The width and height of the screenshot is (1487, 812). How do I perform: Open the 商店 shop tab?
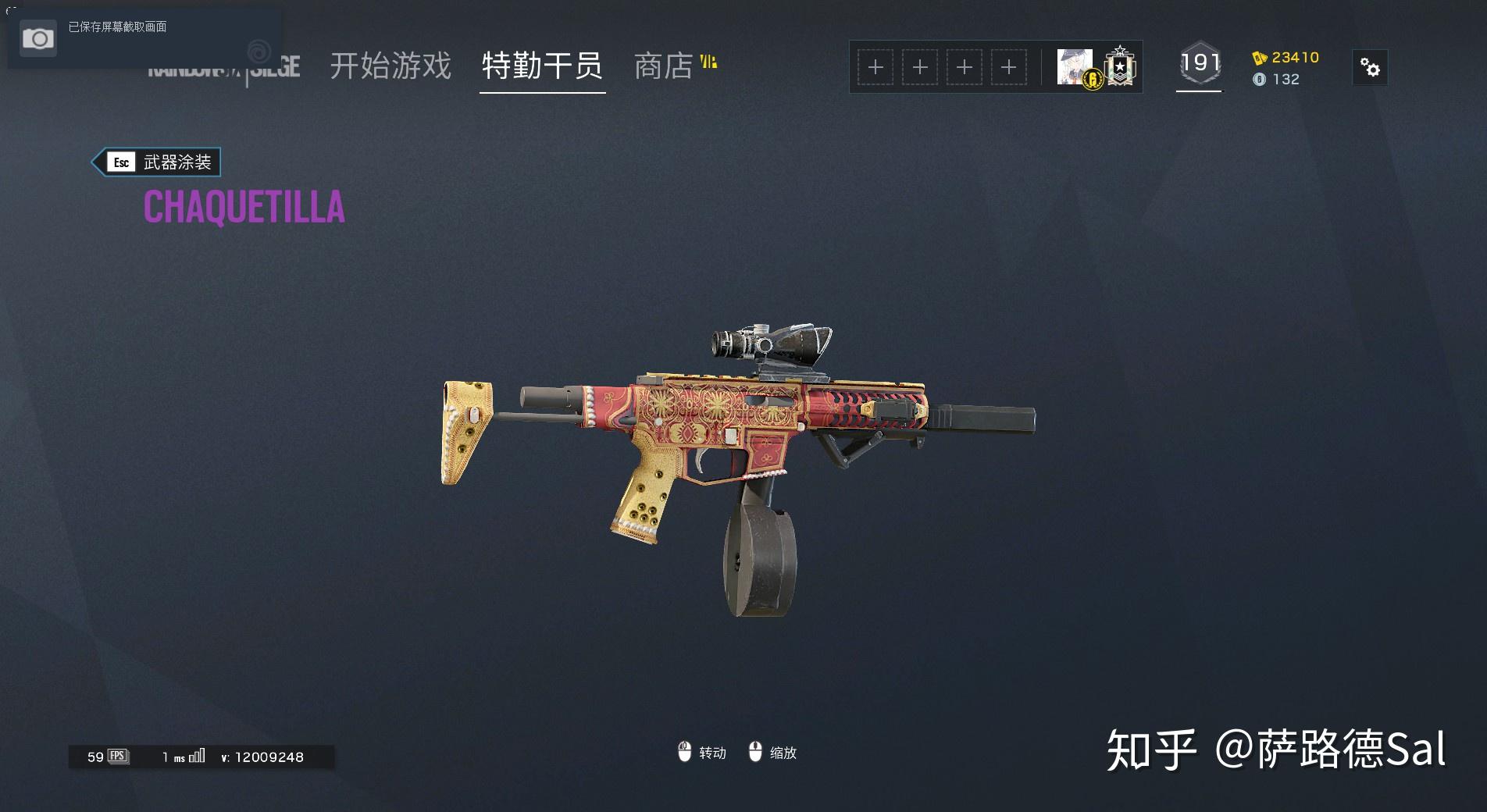[x=664, y=66]
